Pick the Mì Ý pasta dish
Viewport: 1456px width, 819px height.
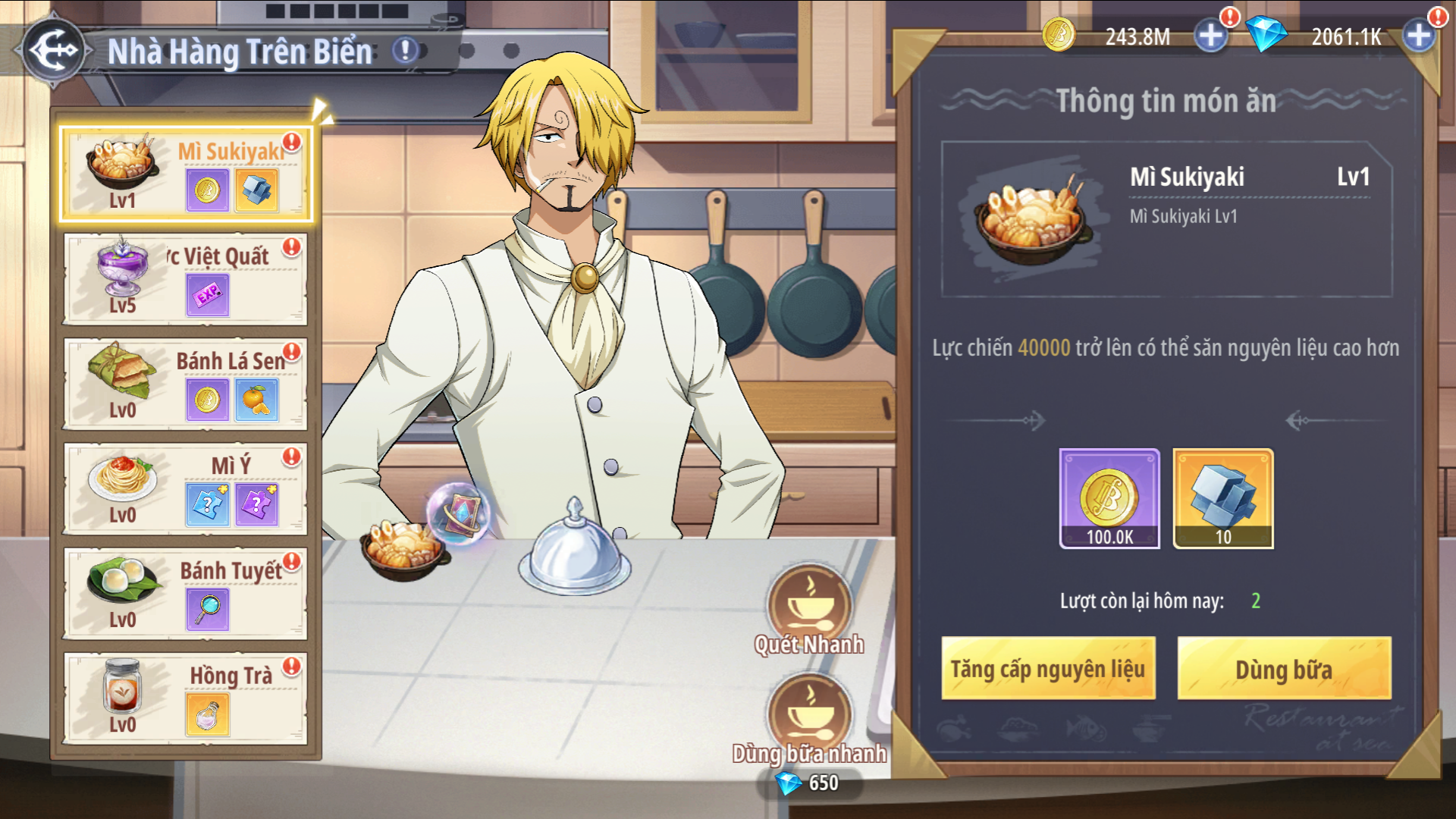tap(186, 488)
